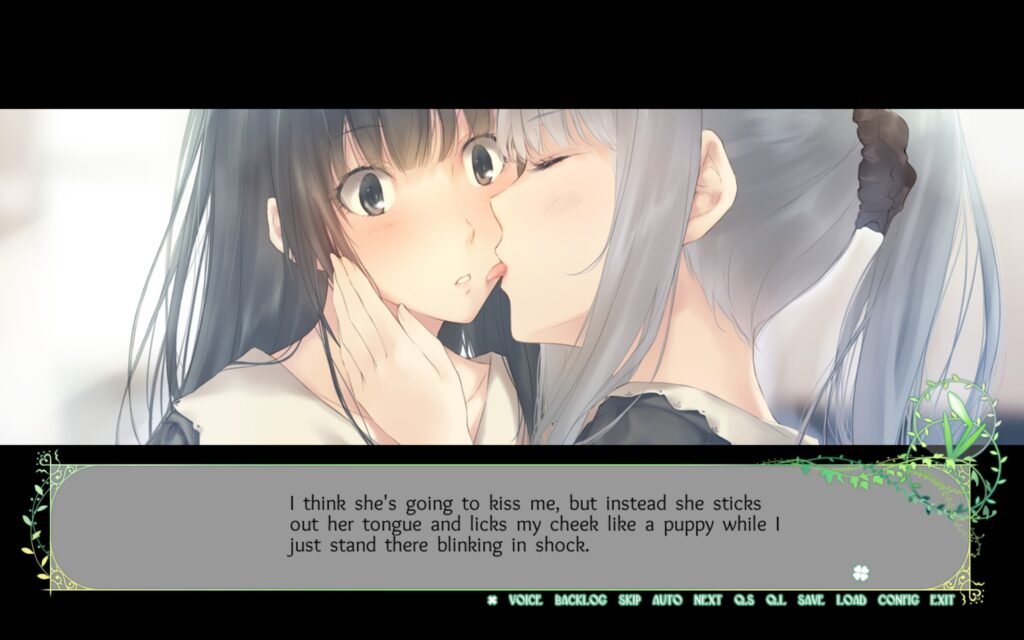This screenshot has height=640, width=1024.
Task: Open the LOAD menu
Action: coord(851,600)
